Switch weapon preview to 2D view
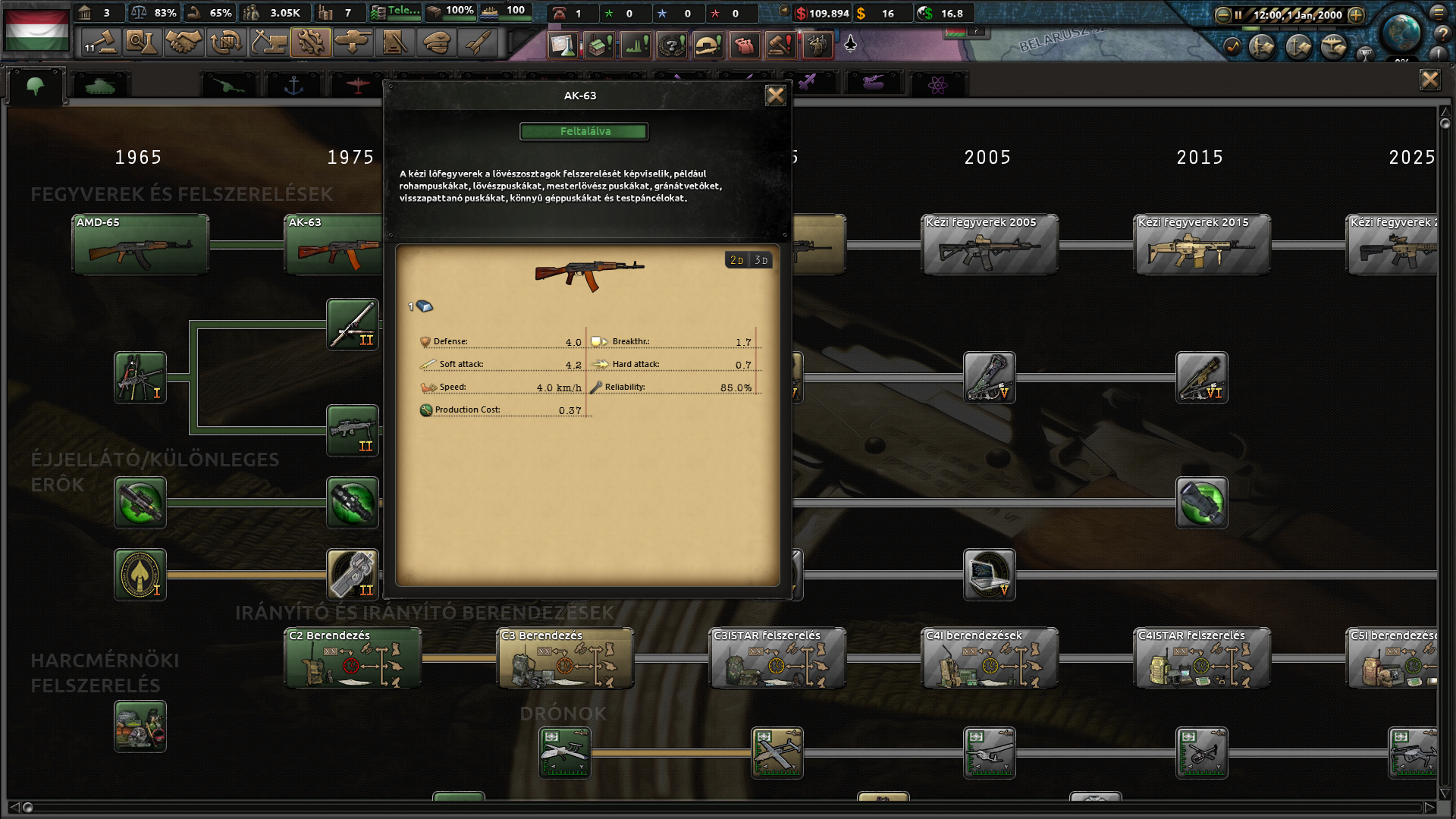This screenshot has height=819, width=1456. click(x=736, y=260)
